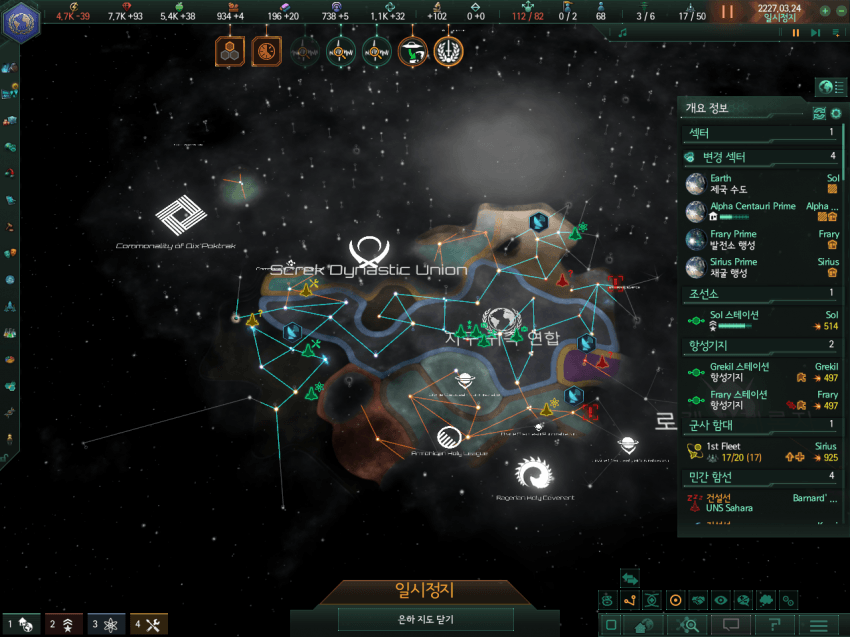Open the main menu hamburger button
Screen dimensions: 850x637
(x=819, y=625)
